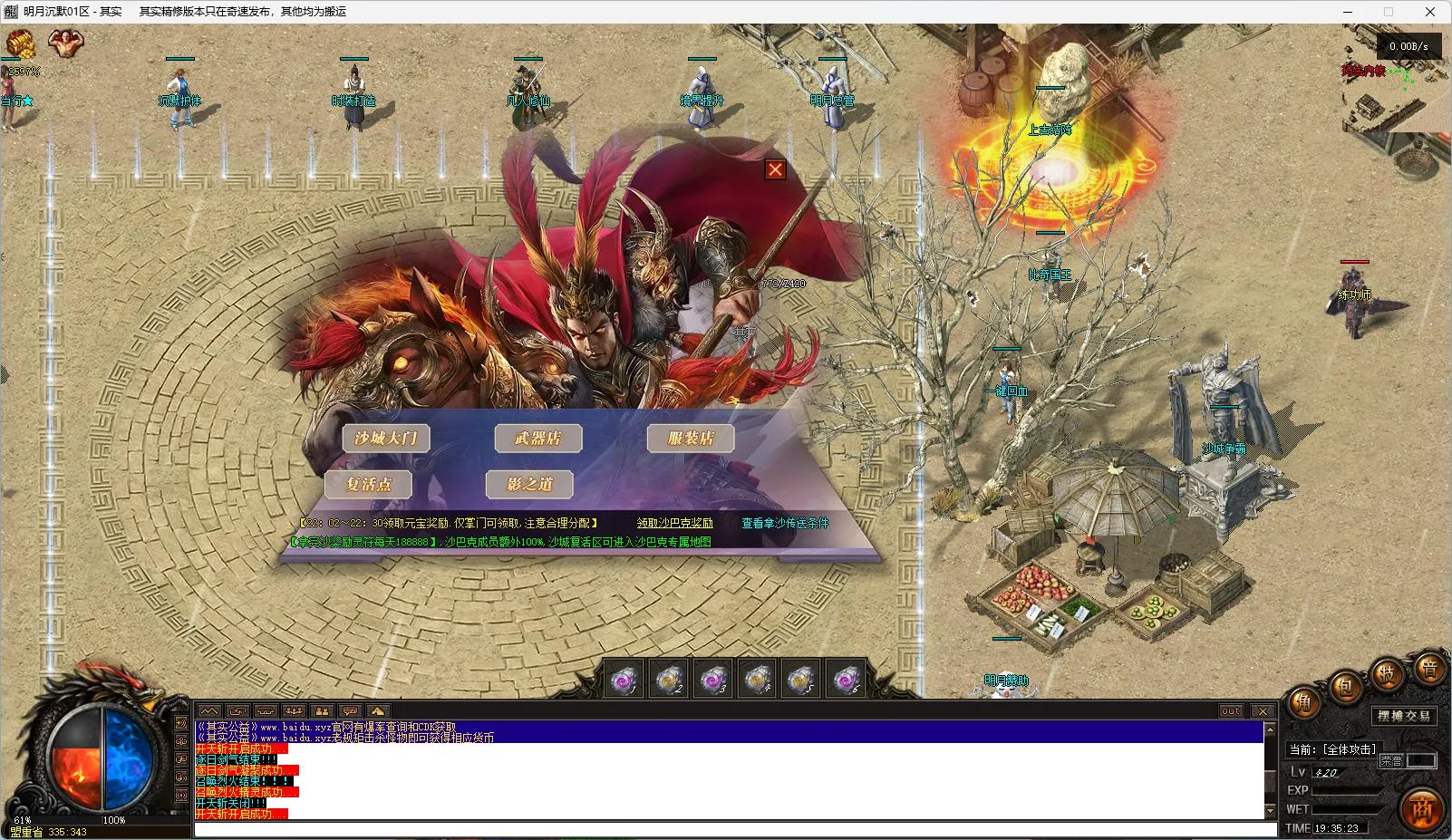Toggle the sound (音) button
1452x840 pixels.
(1429, 670)
